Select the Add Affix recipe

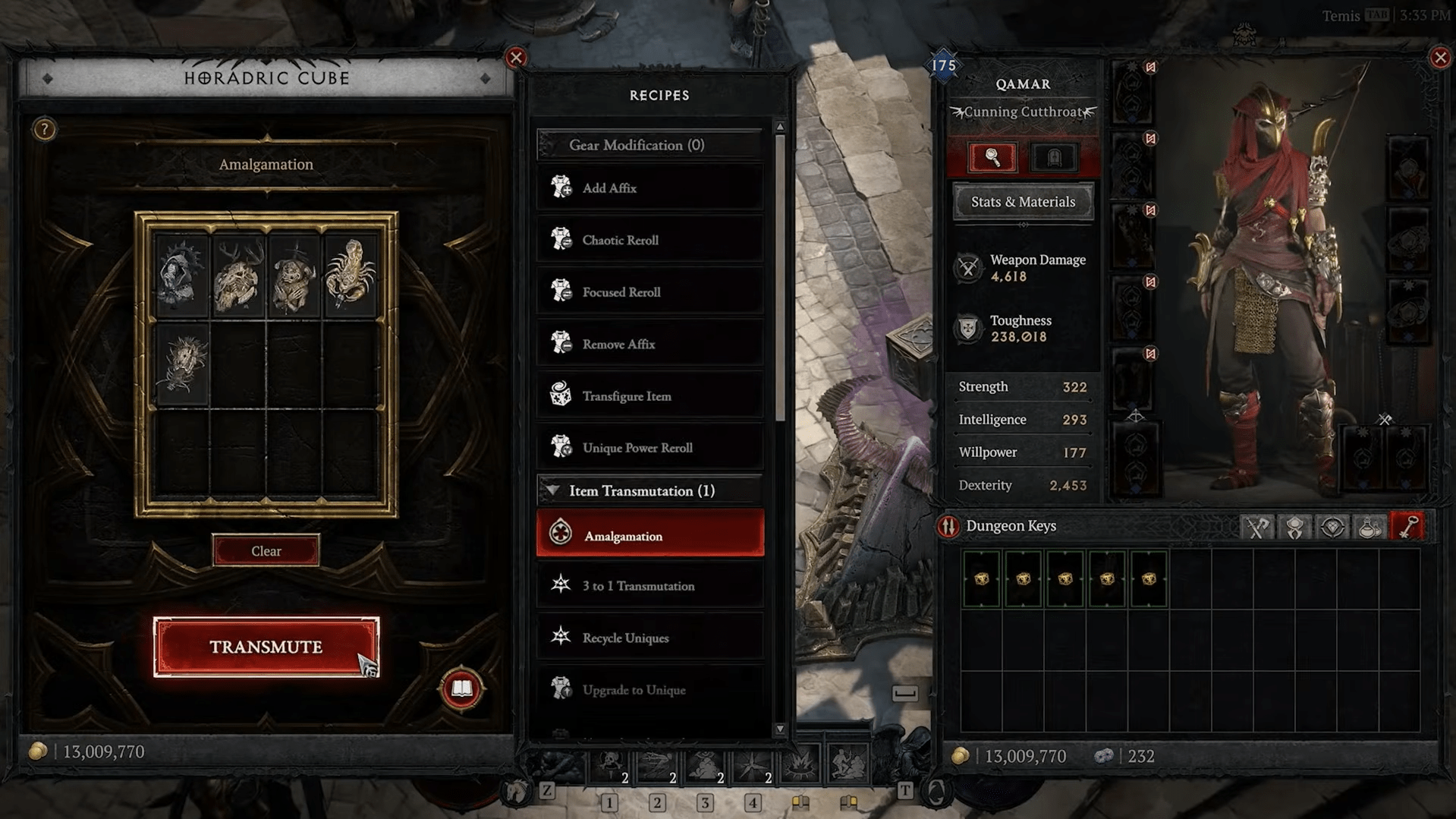tap(649, 188)
